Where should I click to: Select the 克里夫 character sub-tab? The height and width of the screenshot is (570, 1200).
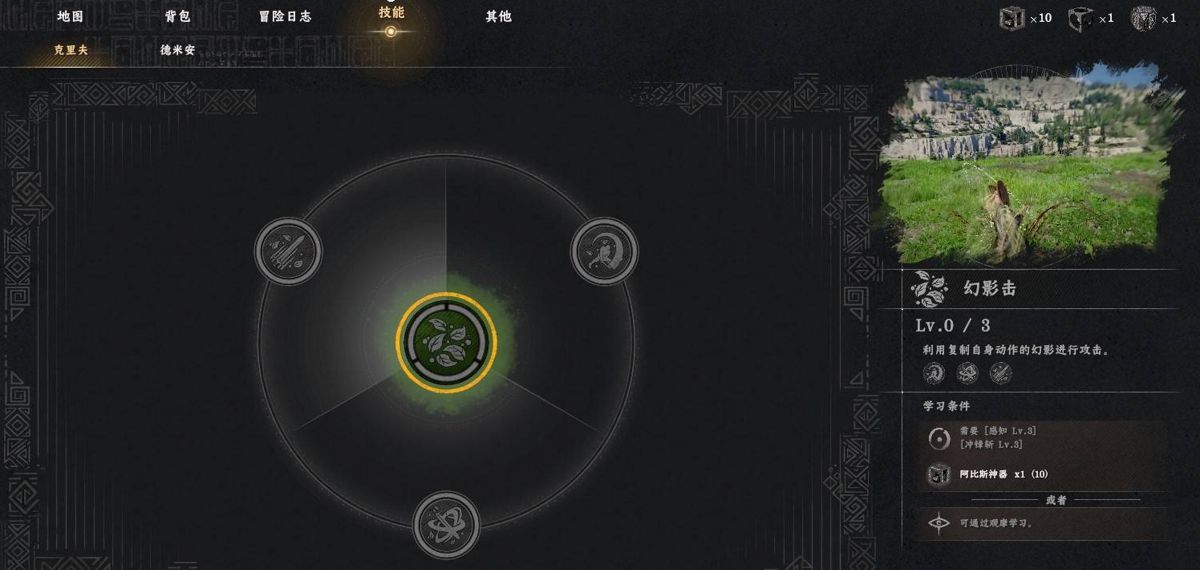click(71, 50)
